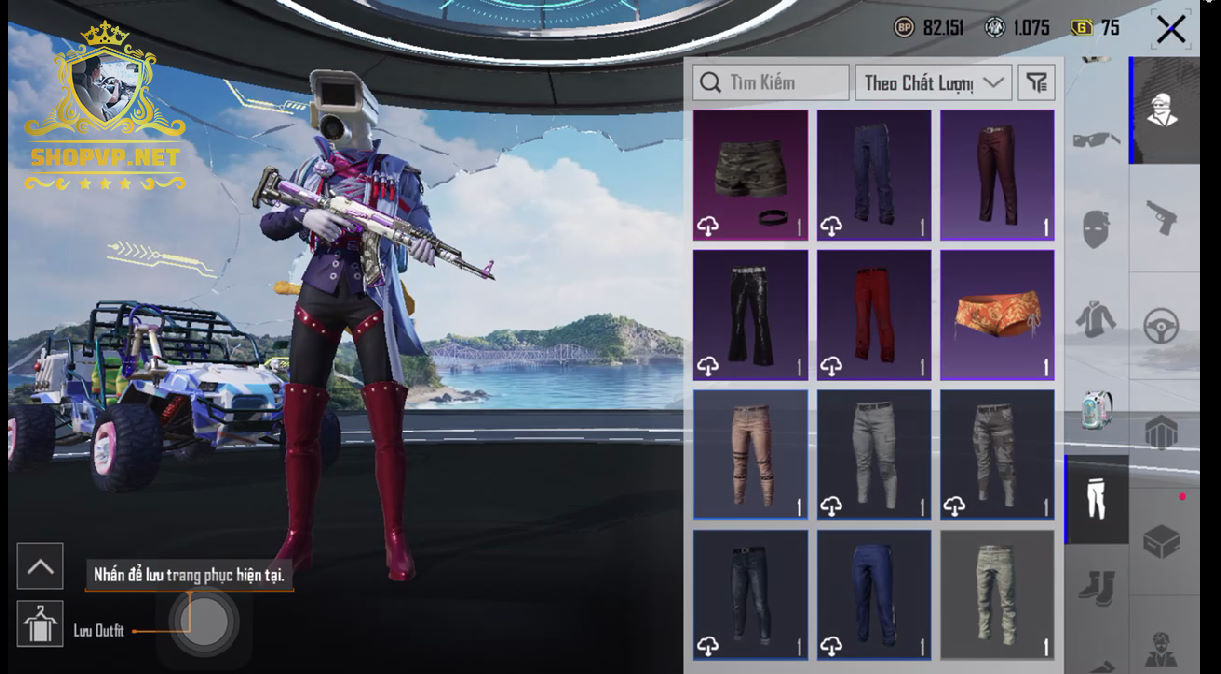Open the pistol weapons section
Screen dimensions: 1221x674
pos(1162,215)
